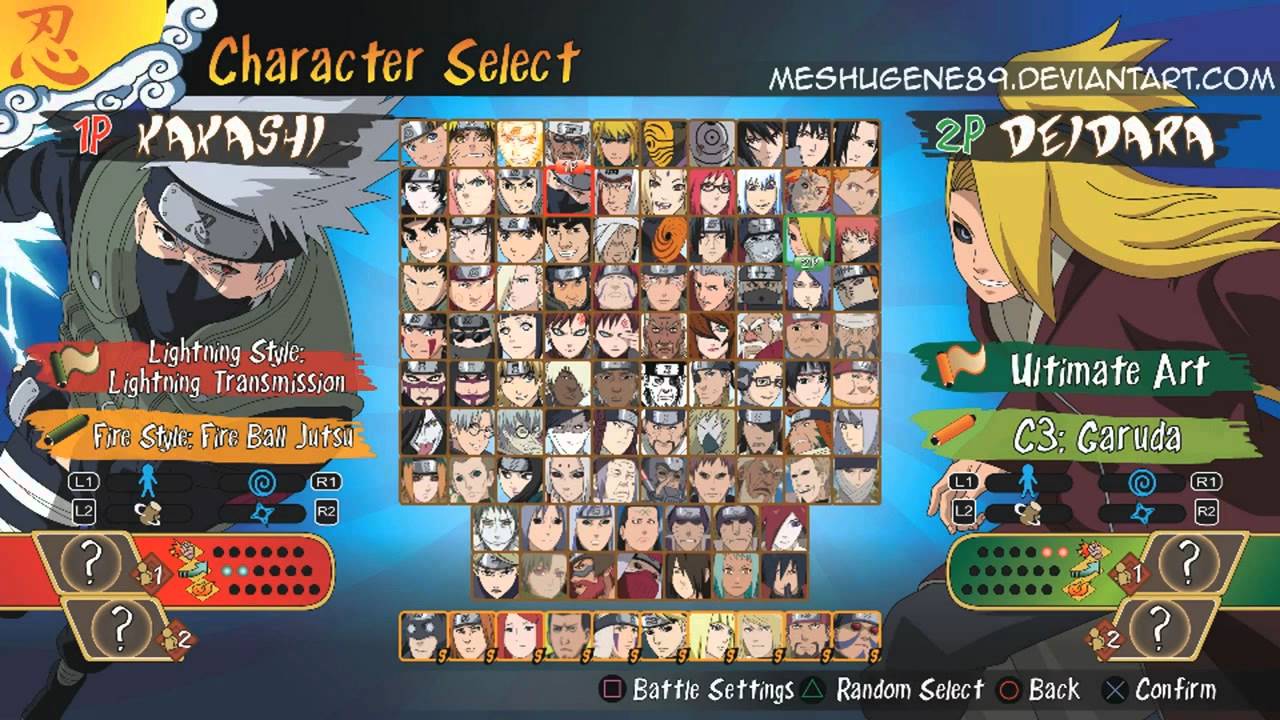Open 2P's second support character slot
Image resolution: width=1280 pixels, height=720 pixels.
tap(1160, 628)
